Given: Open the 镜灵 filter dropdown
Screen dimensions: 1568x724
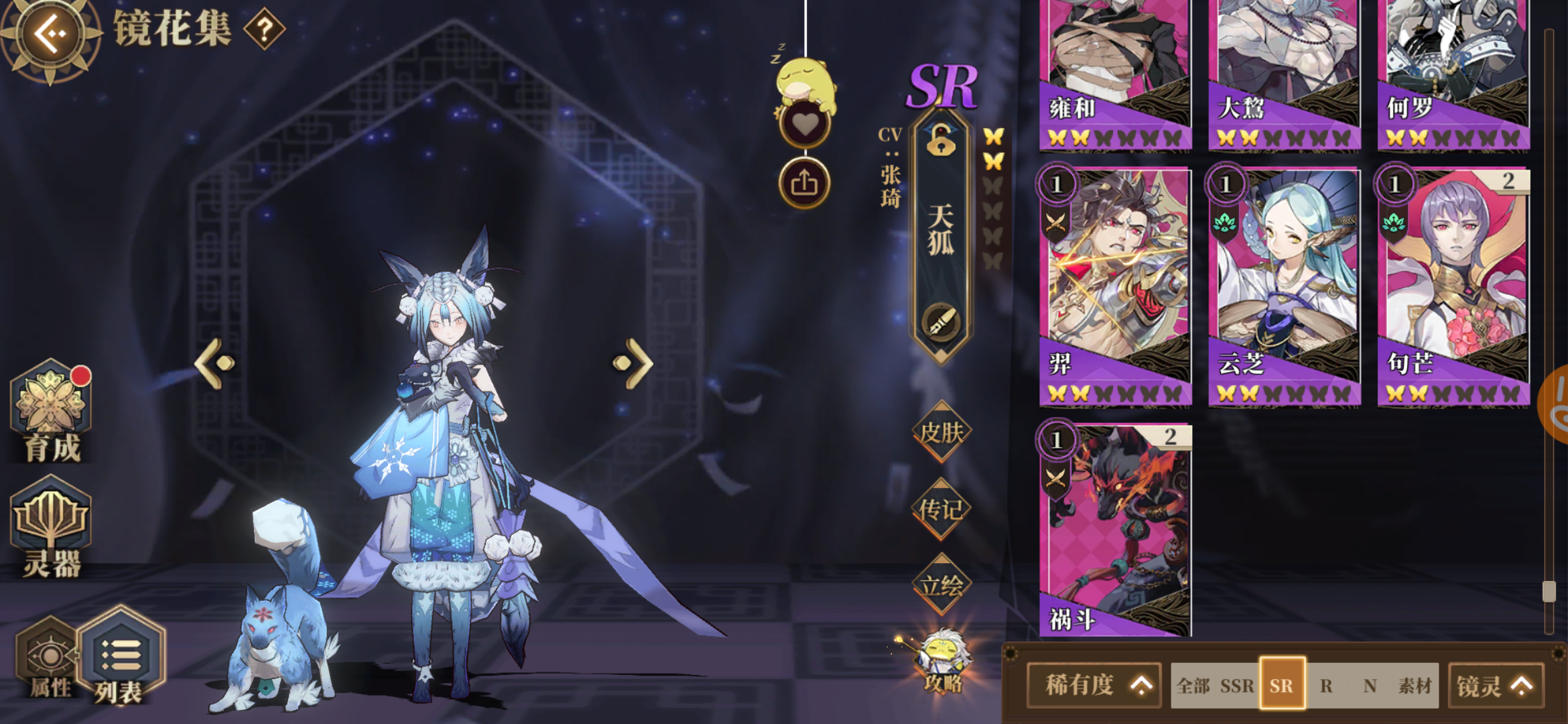Looking at the screenshot, I should (1496, 685).
